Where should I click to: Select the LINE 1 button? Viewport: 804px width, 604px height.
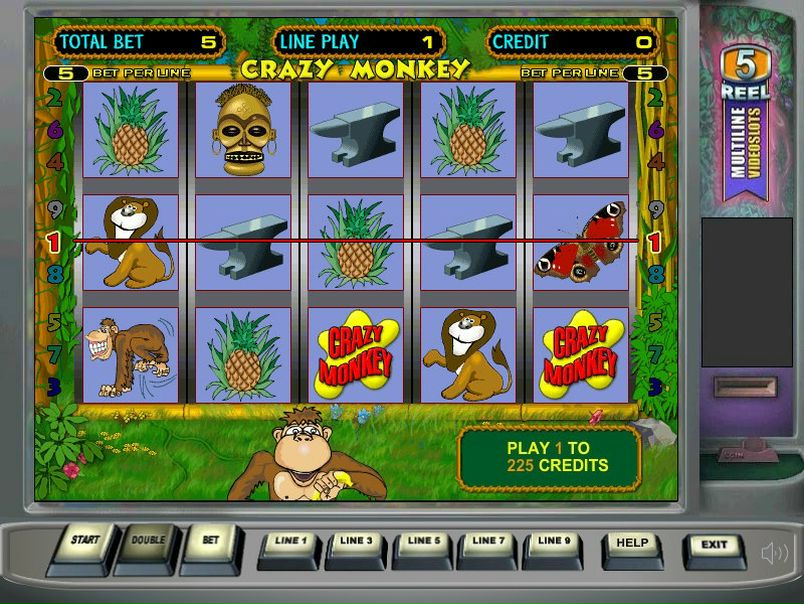click(x=289, y=546)
